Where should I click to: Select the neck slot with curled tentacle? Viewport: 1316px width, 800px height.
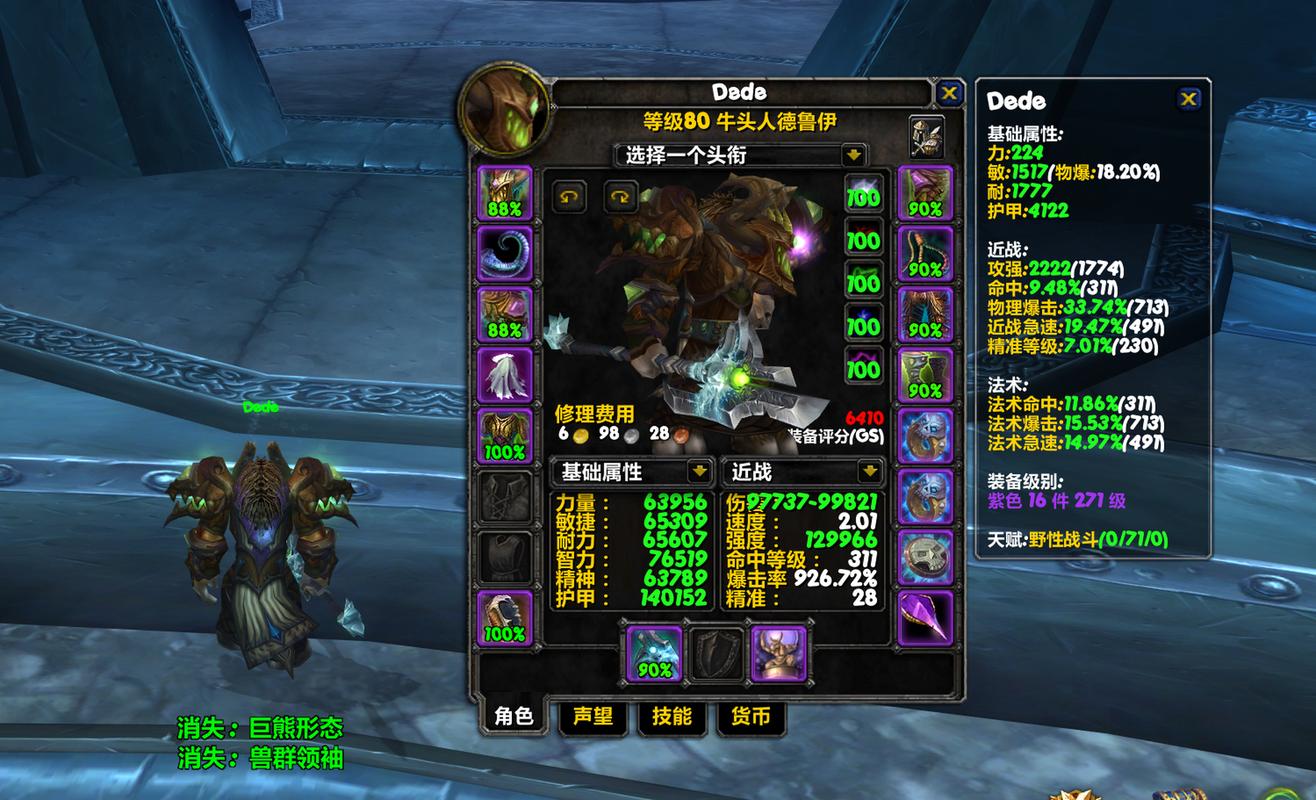pos(505,253)
